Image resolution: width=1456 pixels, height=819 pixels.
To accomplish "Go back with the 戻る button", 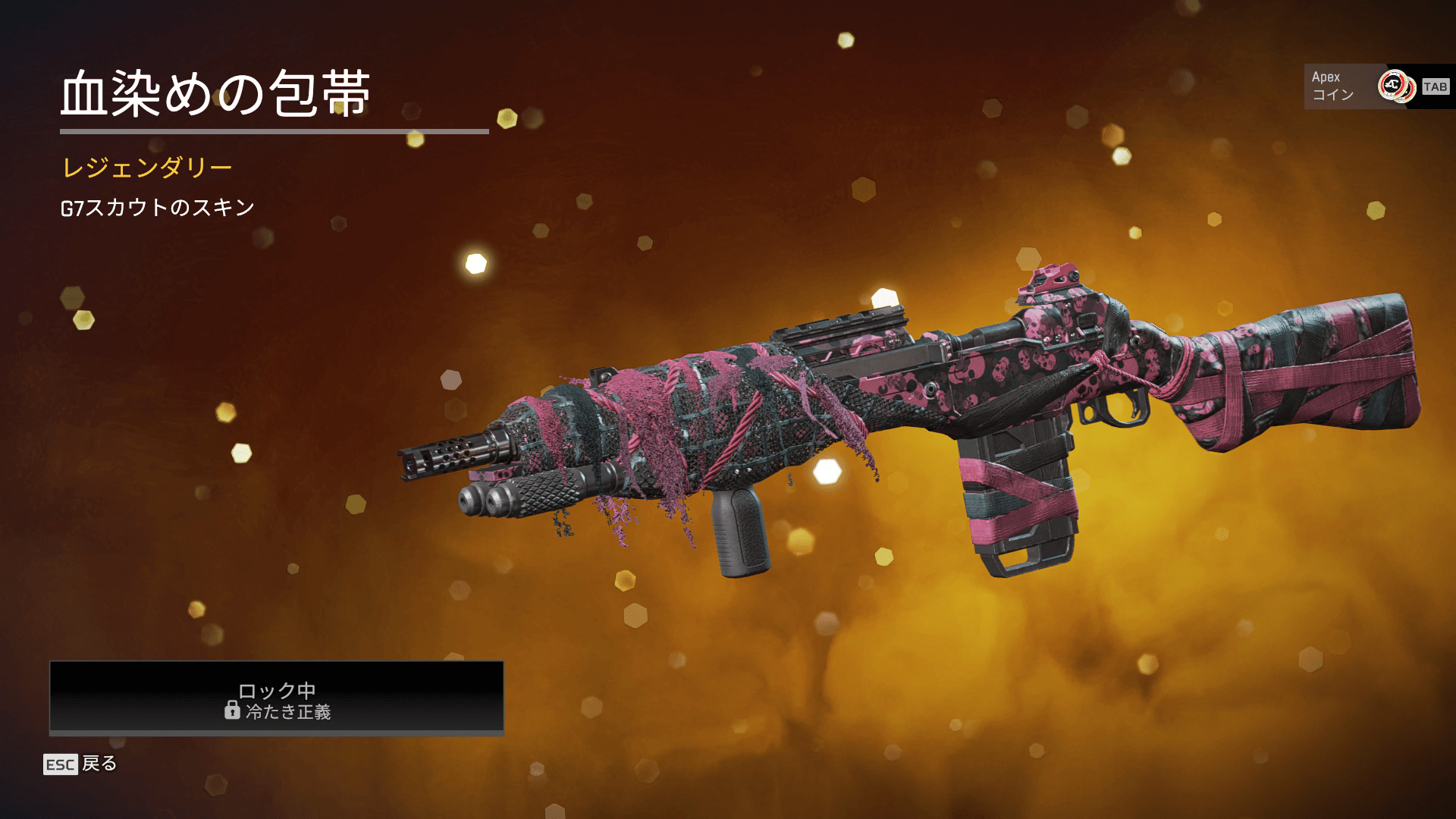I will click(x=80, y=764).
